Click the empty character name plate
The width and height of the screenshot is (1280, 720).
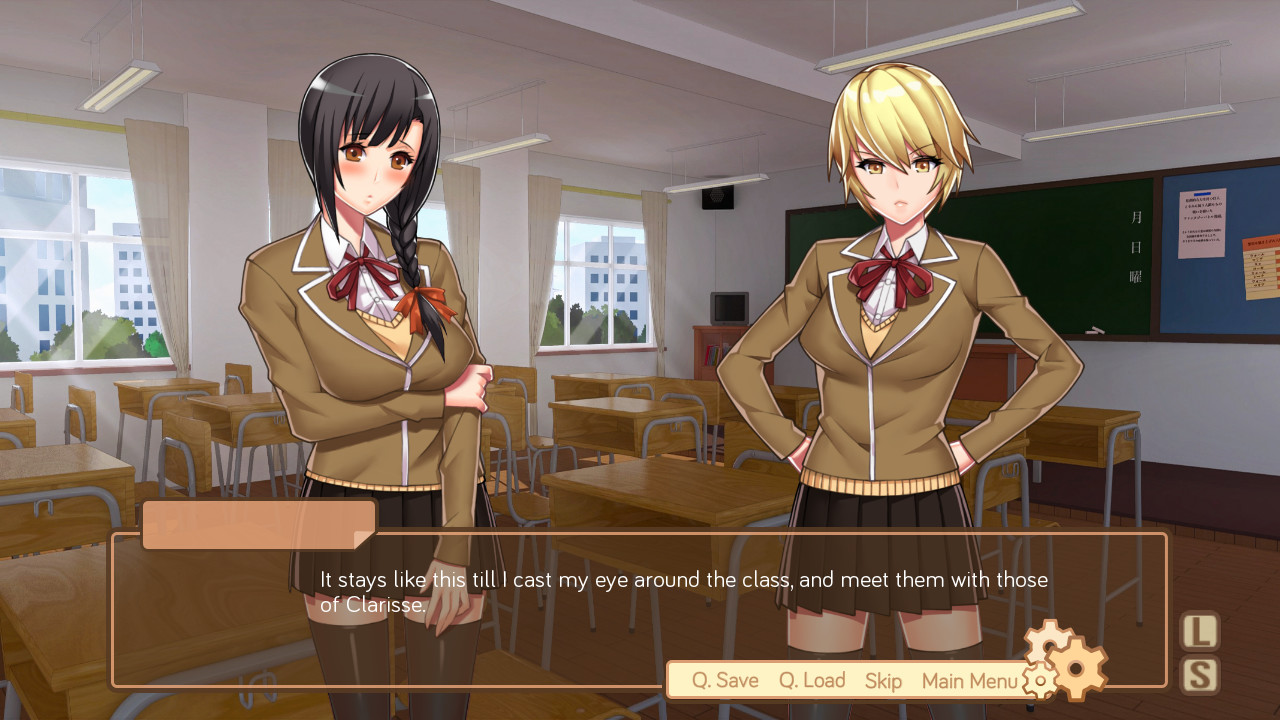[x=255, y=522]
